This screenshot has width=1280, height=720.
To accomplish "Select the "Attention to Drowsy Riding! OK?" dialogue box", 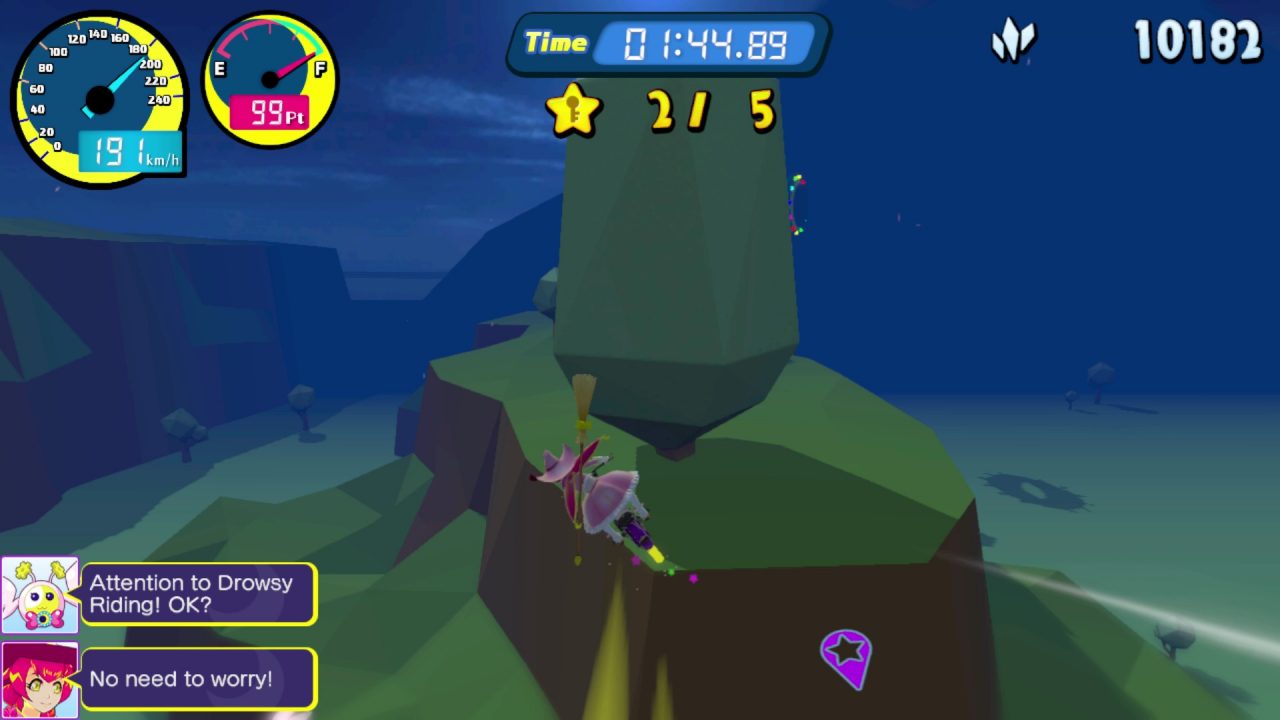I will [199, 595].
